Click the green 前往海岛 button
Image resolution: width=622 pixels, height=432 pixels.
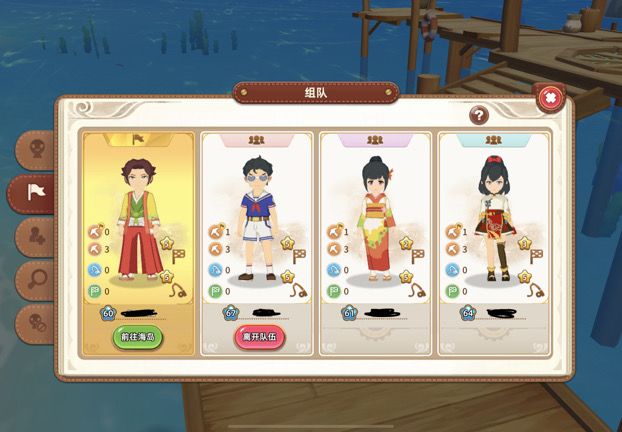point(138,337)
